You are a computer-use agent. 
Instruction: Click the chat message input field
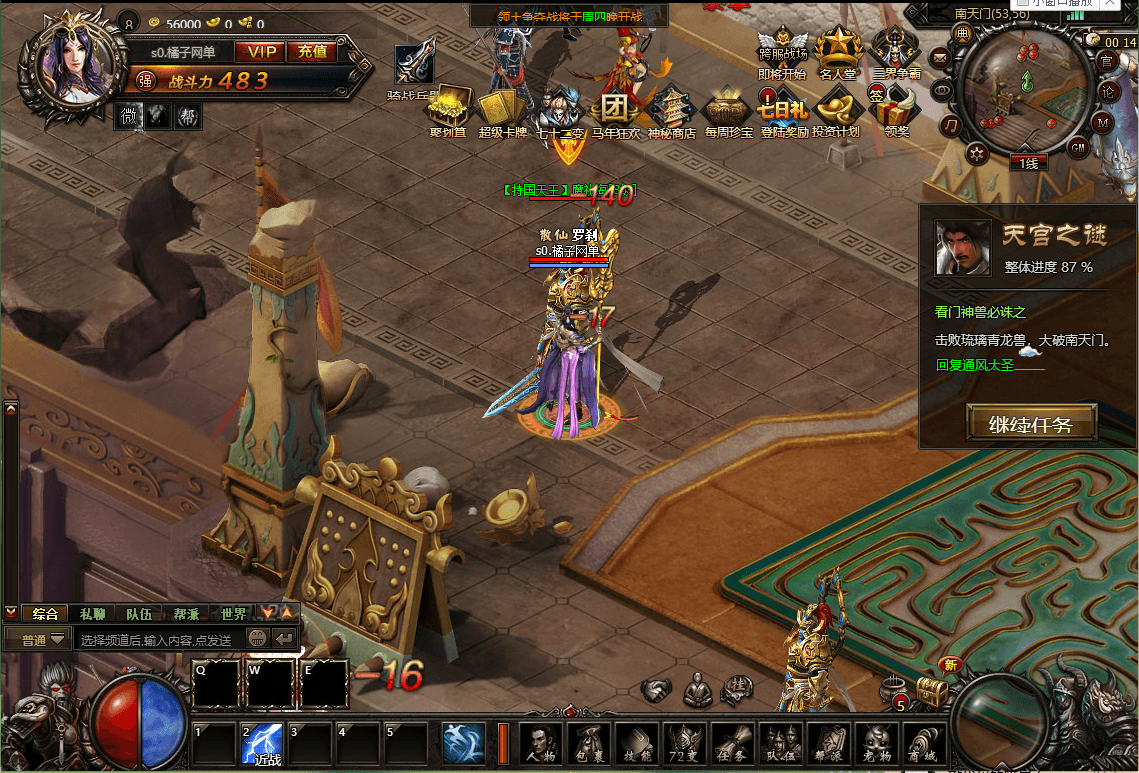pos(158,639)
